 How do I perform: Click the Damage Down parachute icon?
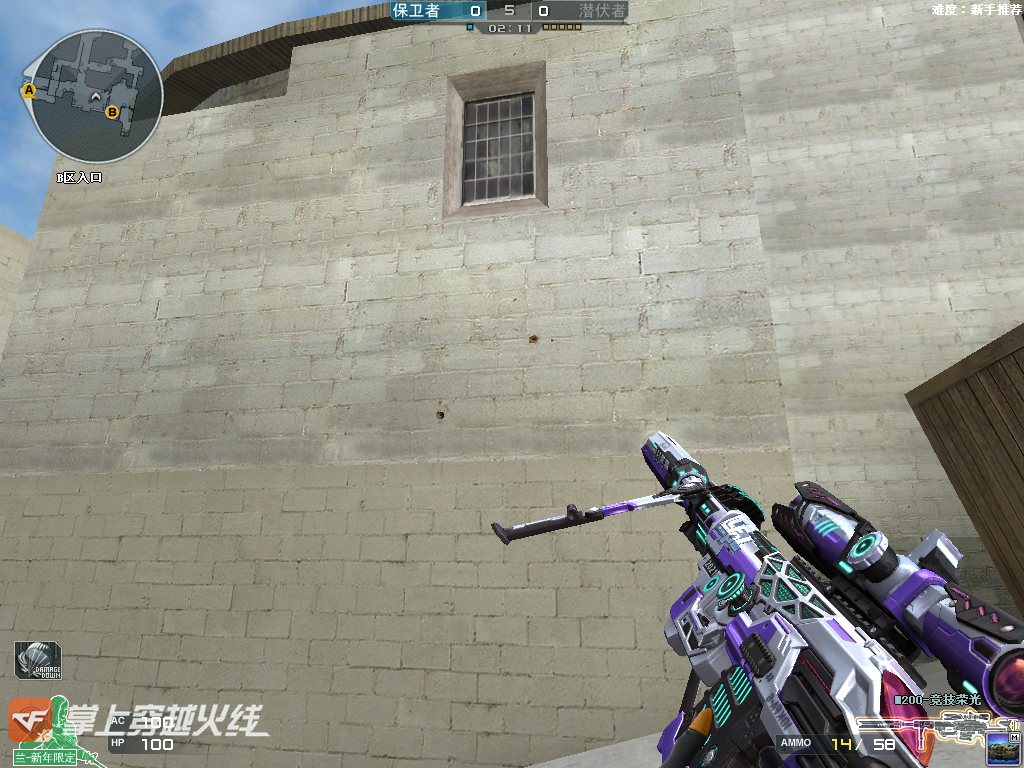pos(38,662)
